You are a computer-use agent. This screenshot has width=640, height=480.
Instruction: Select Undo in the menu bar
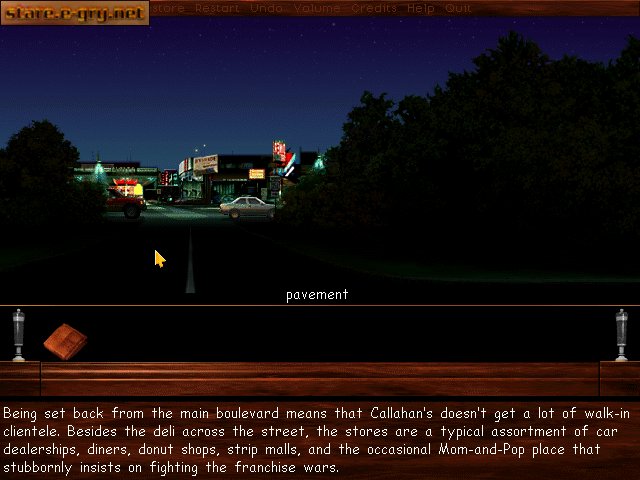(264, 8)
